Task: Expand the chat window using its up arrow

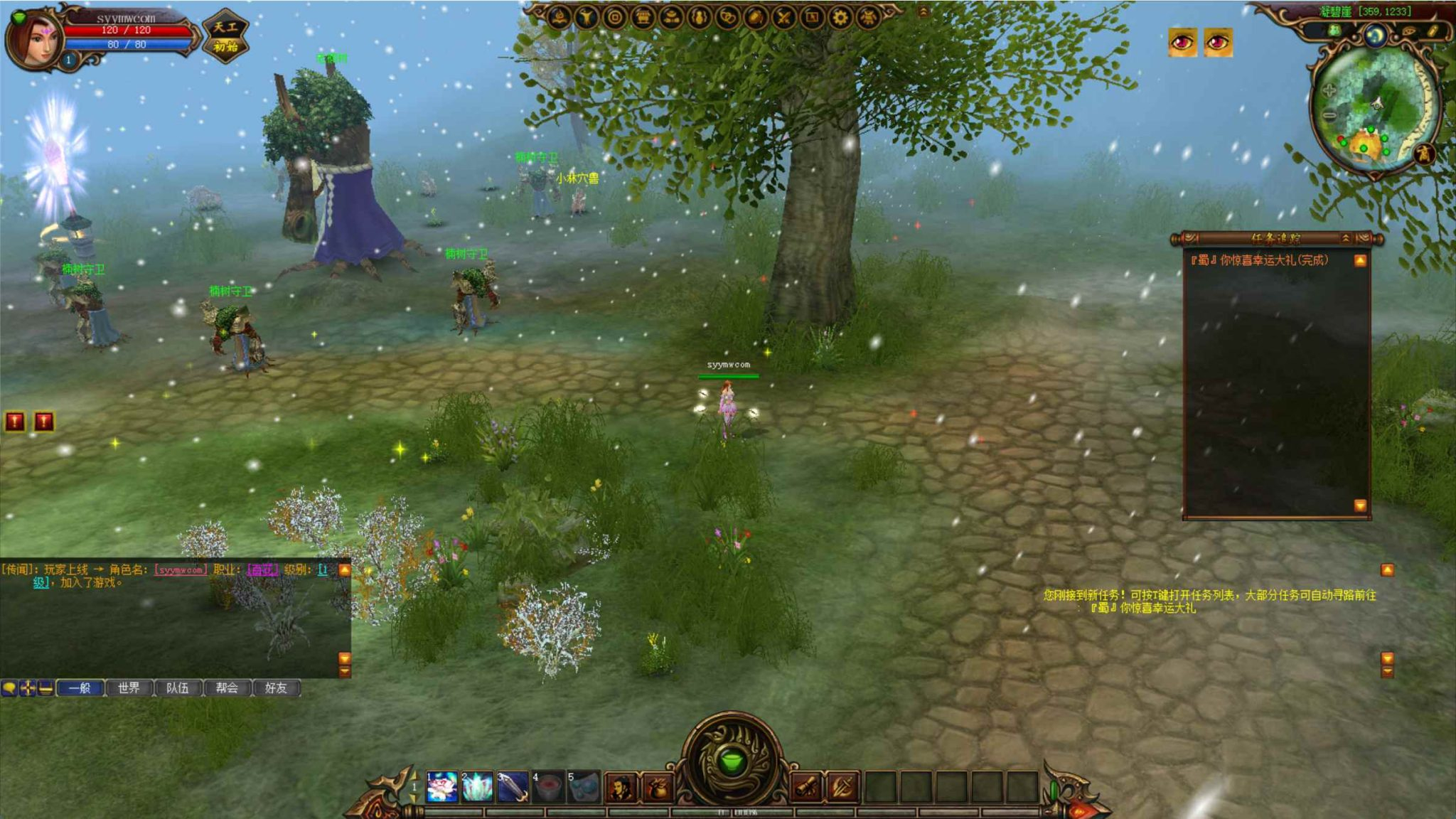Action: 346,569
